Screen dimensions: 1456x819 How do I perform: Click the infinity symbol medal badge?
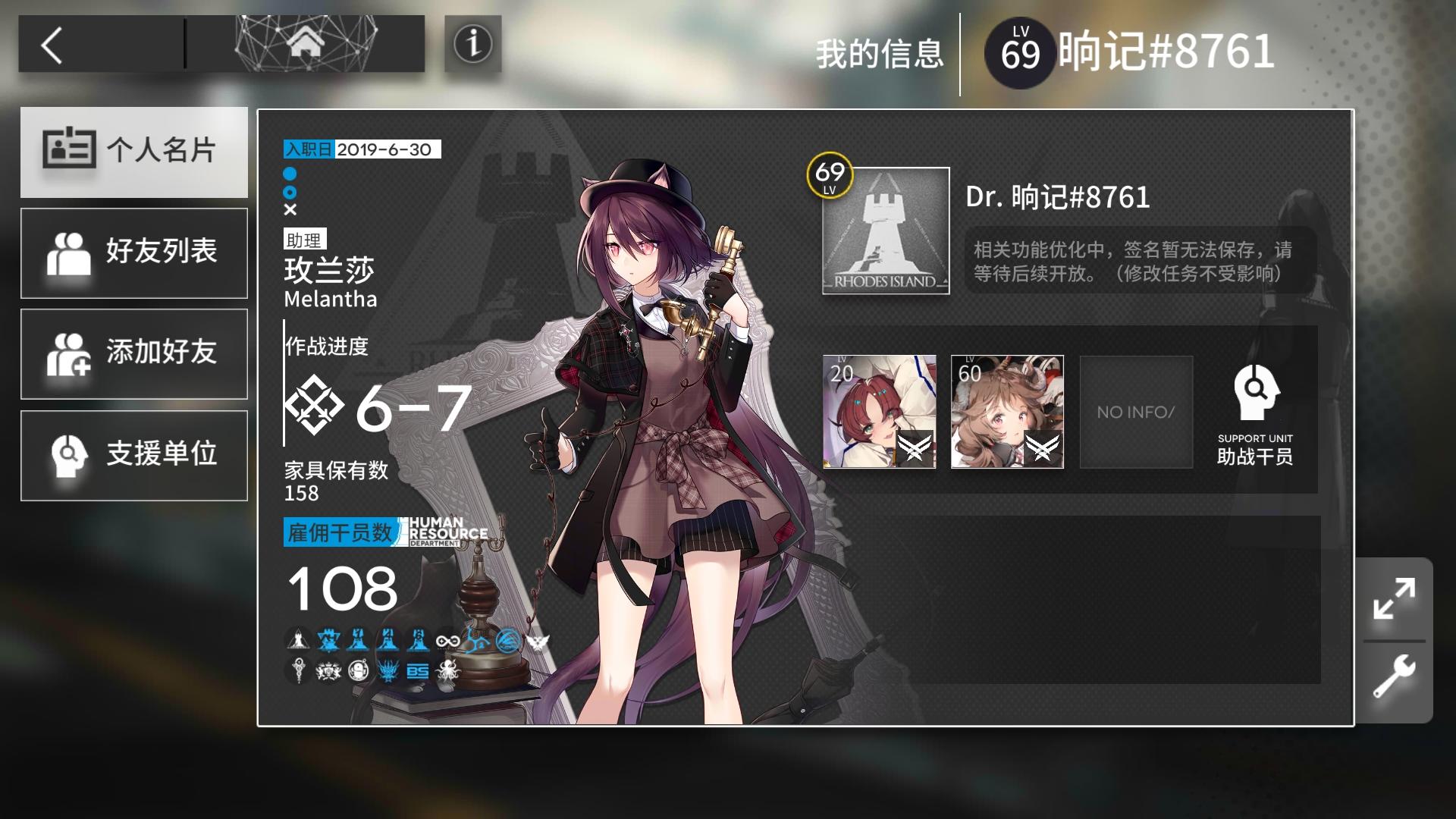449,641
